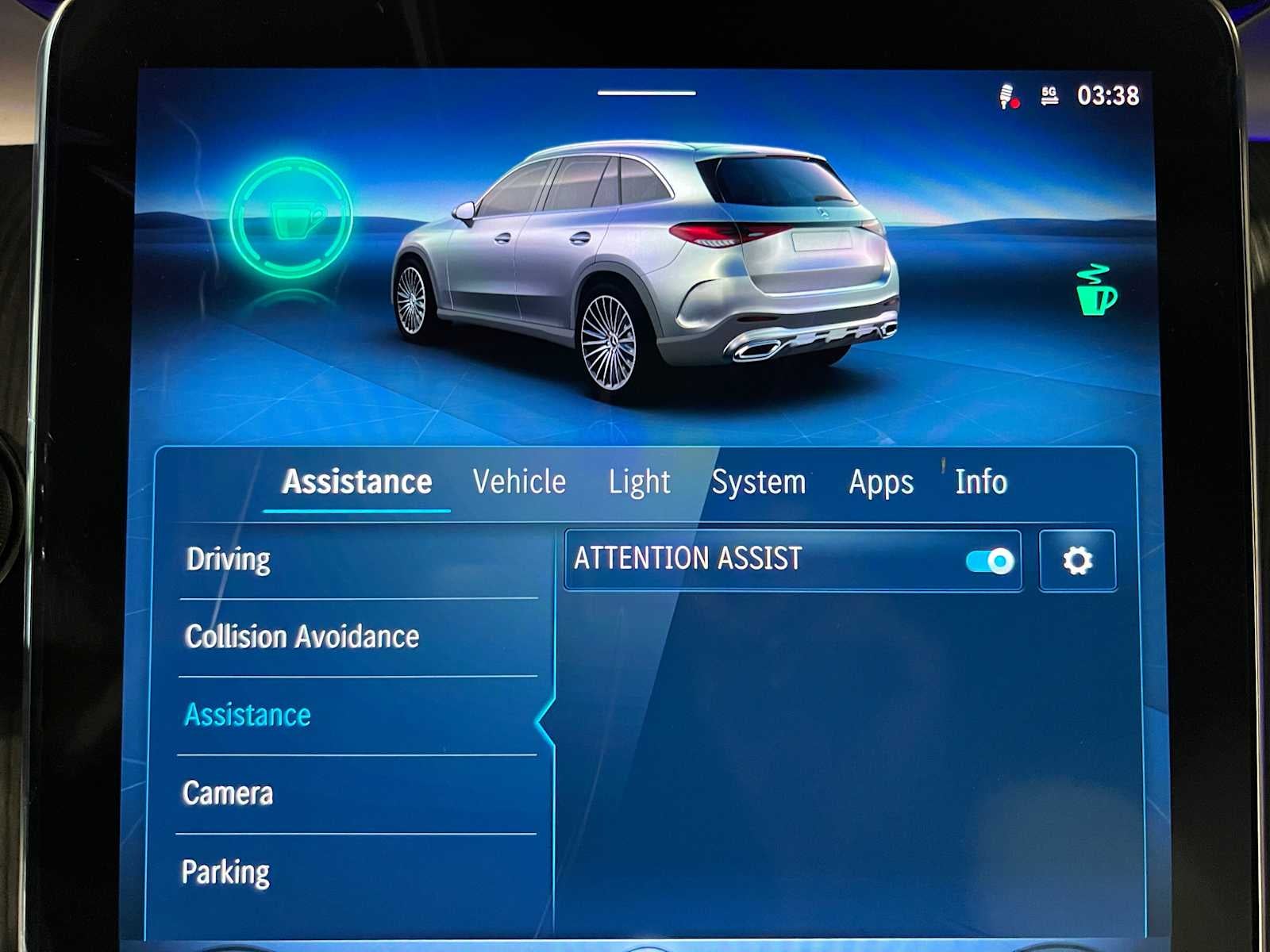Toggle the ATTENTION ASSIST switch
Screen dimensions: 1270x952
[x=989, y=561]
